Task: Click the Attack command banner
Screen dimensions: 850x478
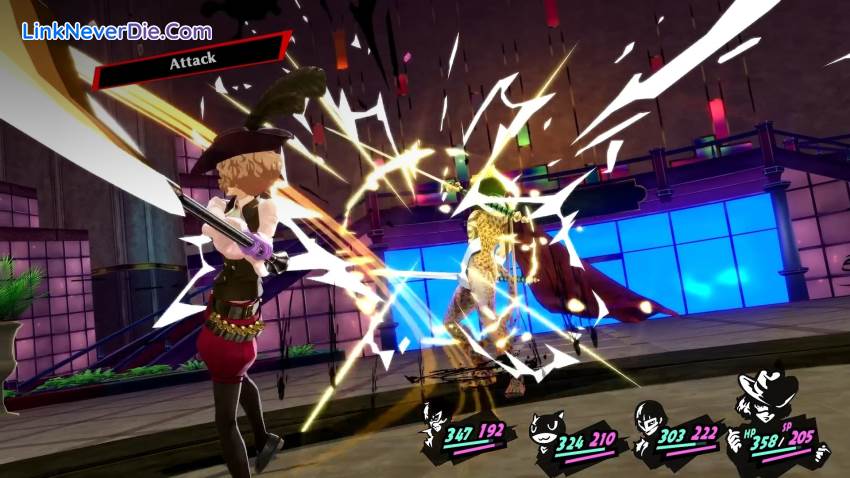Action: pos(192,60)
